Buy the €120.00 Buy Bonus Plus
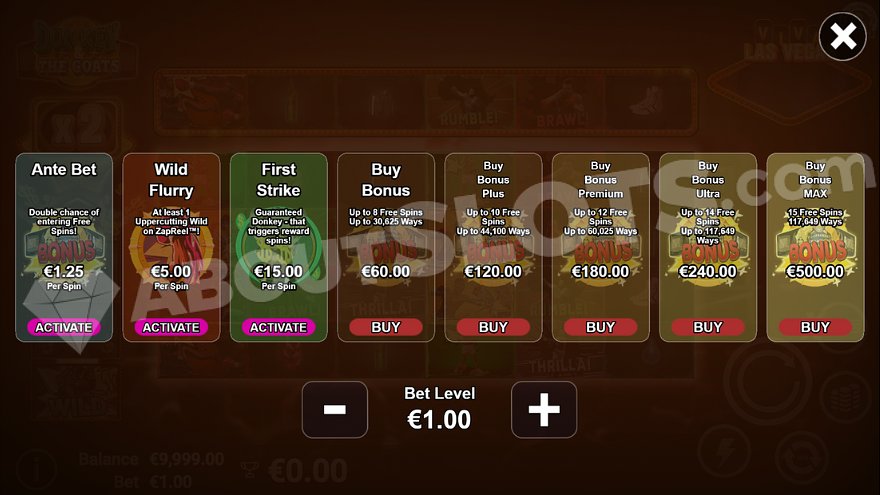 [x=493, y=327]
